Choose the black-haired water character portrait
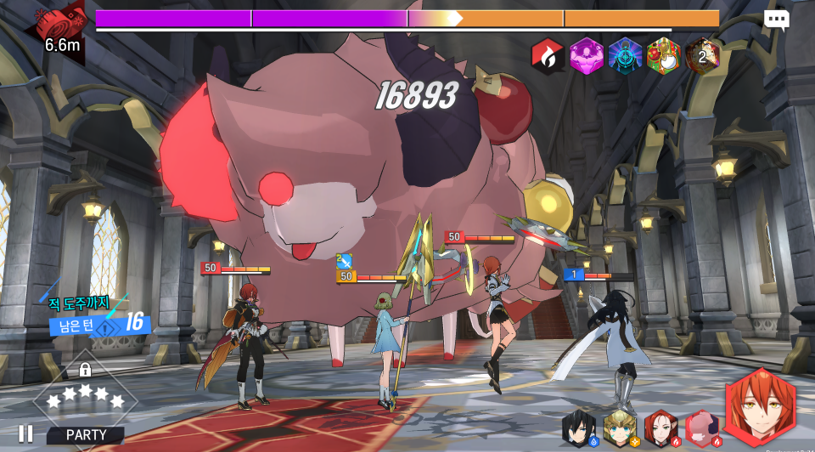The width and height of the screenshot is (815, 452). [x=579, y=428]
